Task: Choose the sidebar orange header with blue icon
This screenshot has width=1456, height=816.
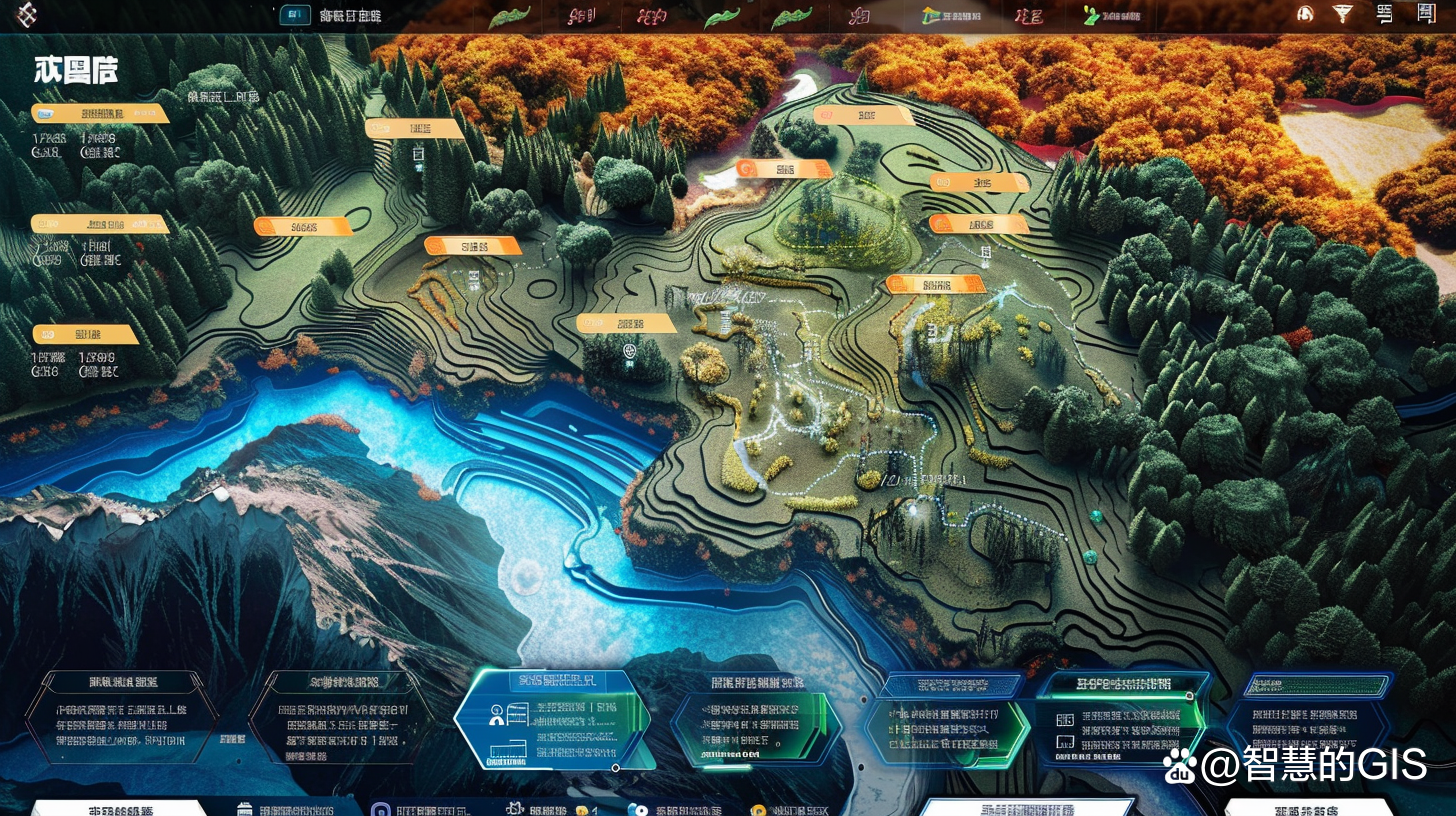Action: (x=99, y=114)
